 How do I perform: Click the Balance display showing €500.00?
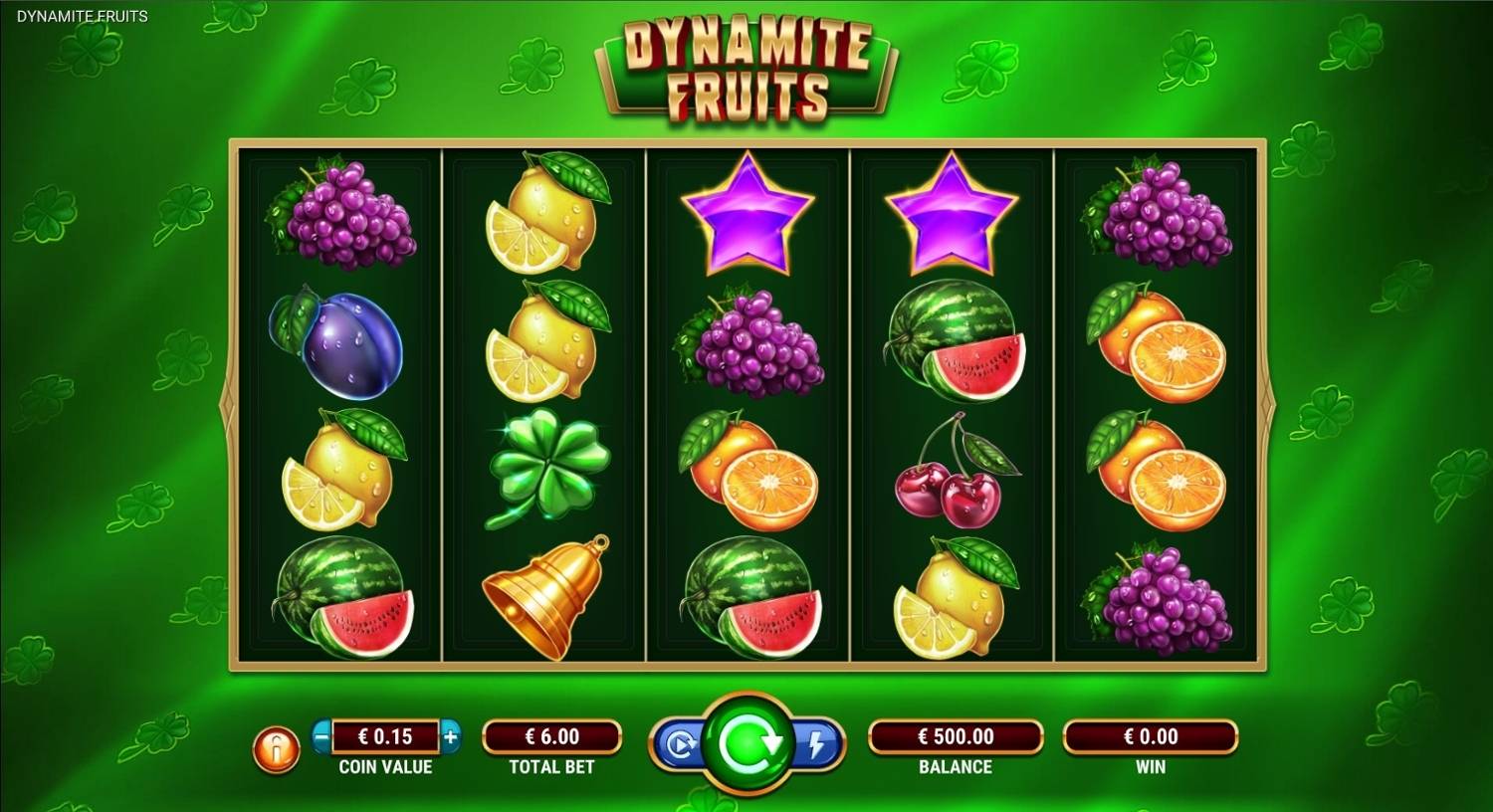click(x=956, y=737)
